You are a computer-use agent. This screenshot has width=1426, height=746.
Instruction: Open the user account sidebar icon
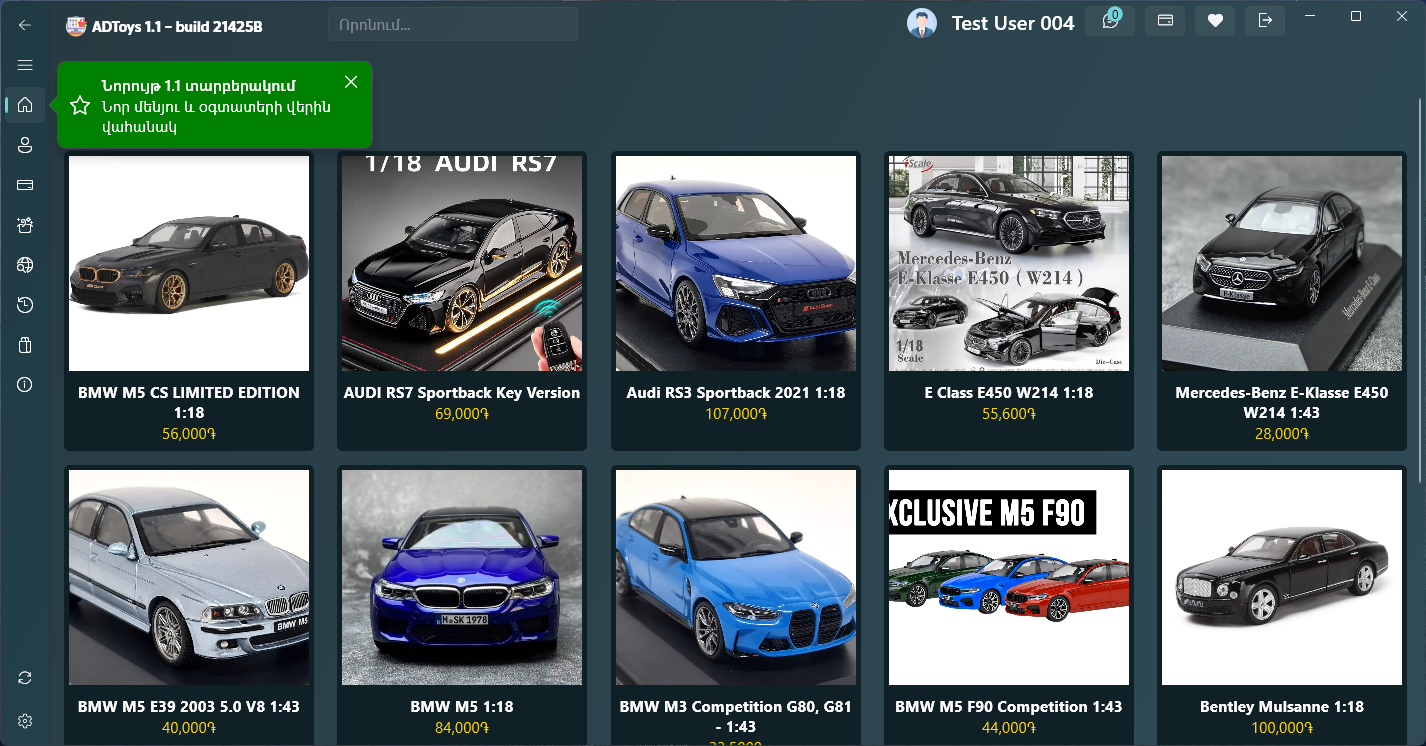[x=25, y=145]
